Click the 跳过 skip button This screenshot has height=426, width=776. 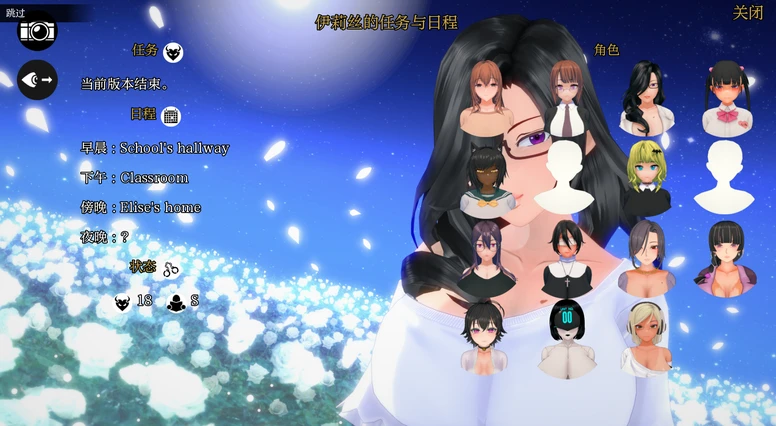(17, 12)
